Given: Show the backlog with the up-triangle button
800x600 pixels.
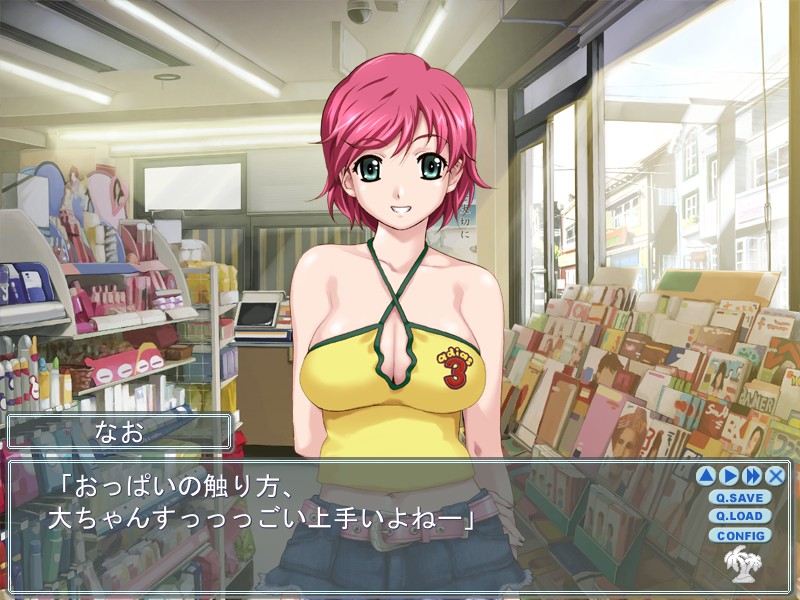Looking at the screenshot, I should click(706, 476).
